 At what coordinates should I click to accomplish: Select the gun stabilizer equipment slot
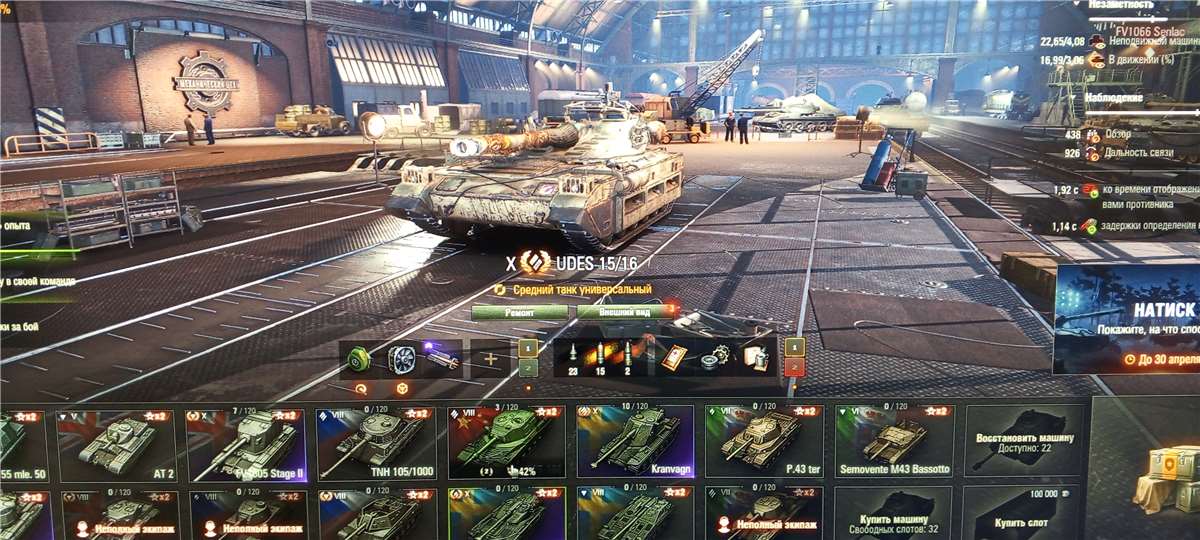click(x=441, y=359)
